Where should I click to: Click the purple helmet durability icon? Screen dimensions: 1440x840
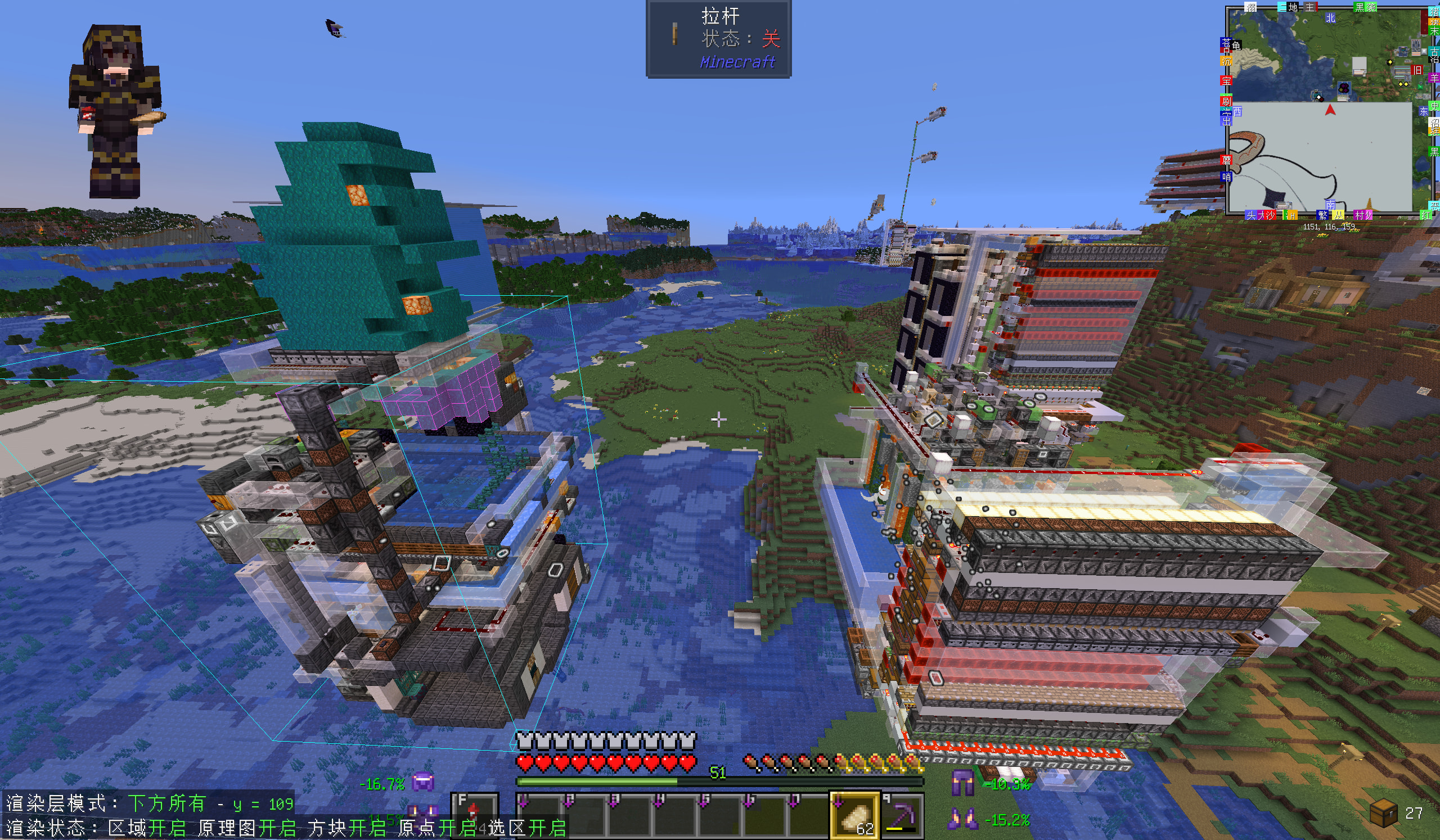424,782
